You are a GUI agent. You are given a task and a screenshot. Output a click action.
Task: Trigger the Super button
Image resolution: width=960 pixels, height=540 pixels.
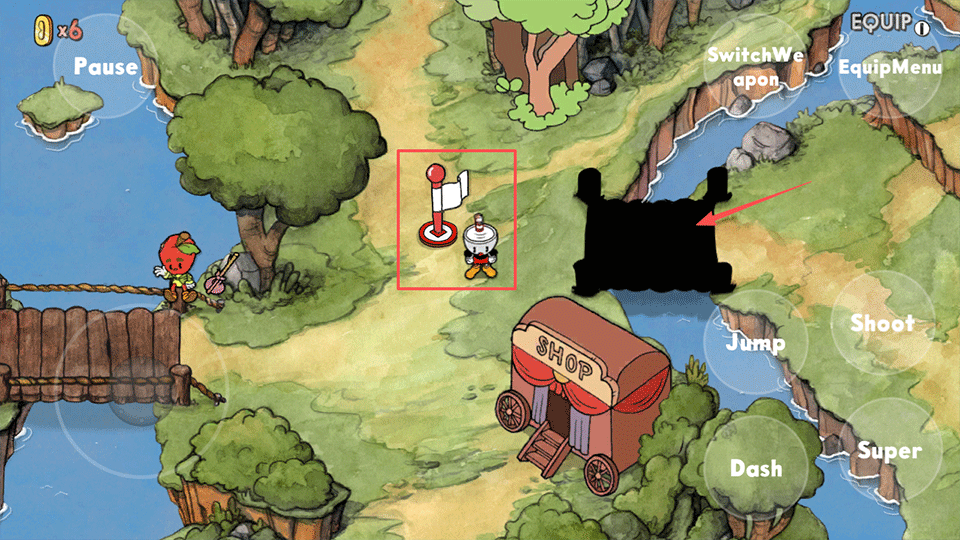(889, 450)
